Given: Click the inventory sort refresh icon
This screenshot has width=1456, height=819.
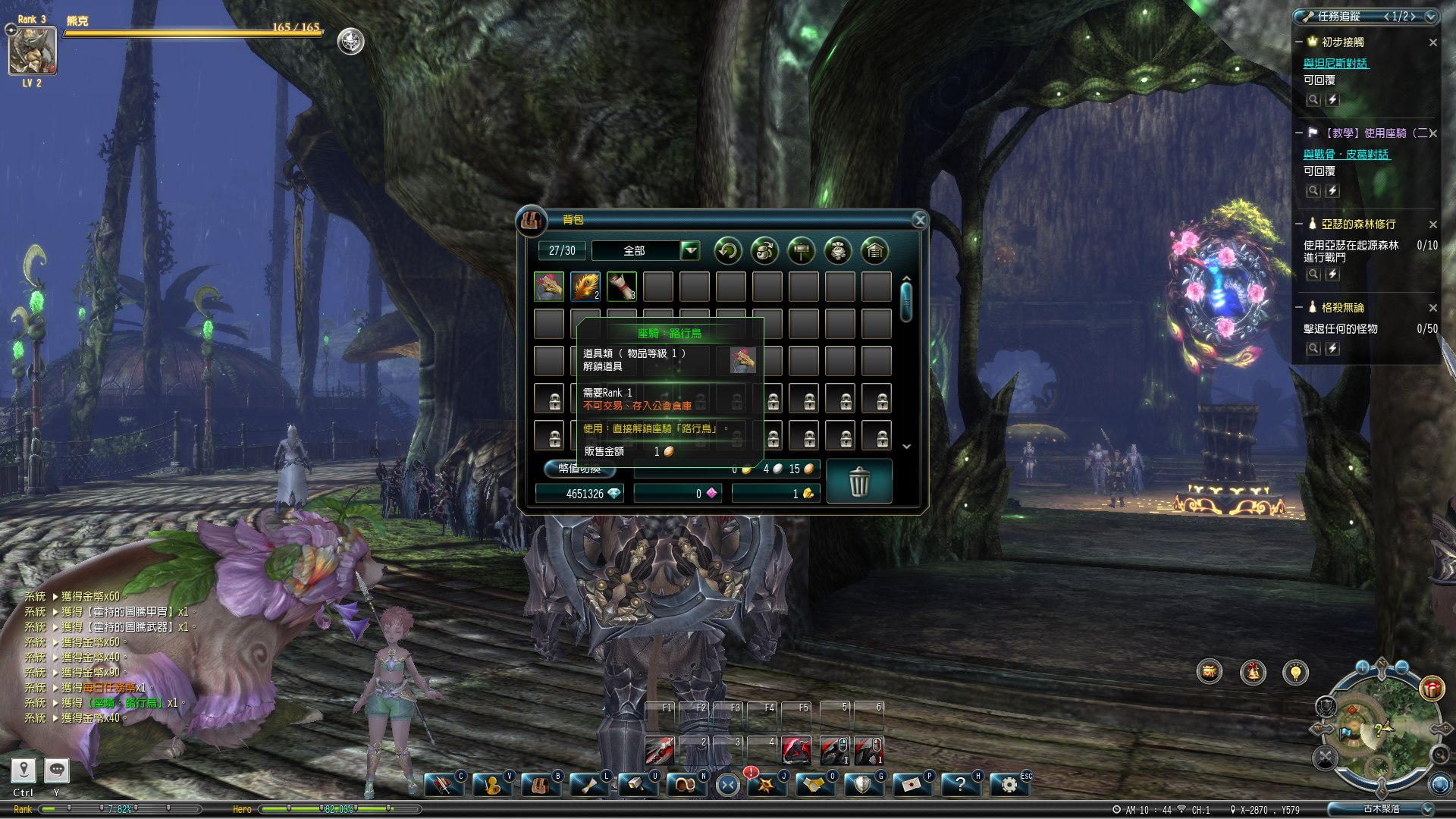Looking at the screenshot, I should pos(728,250).
